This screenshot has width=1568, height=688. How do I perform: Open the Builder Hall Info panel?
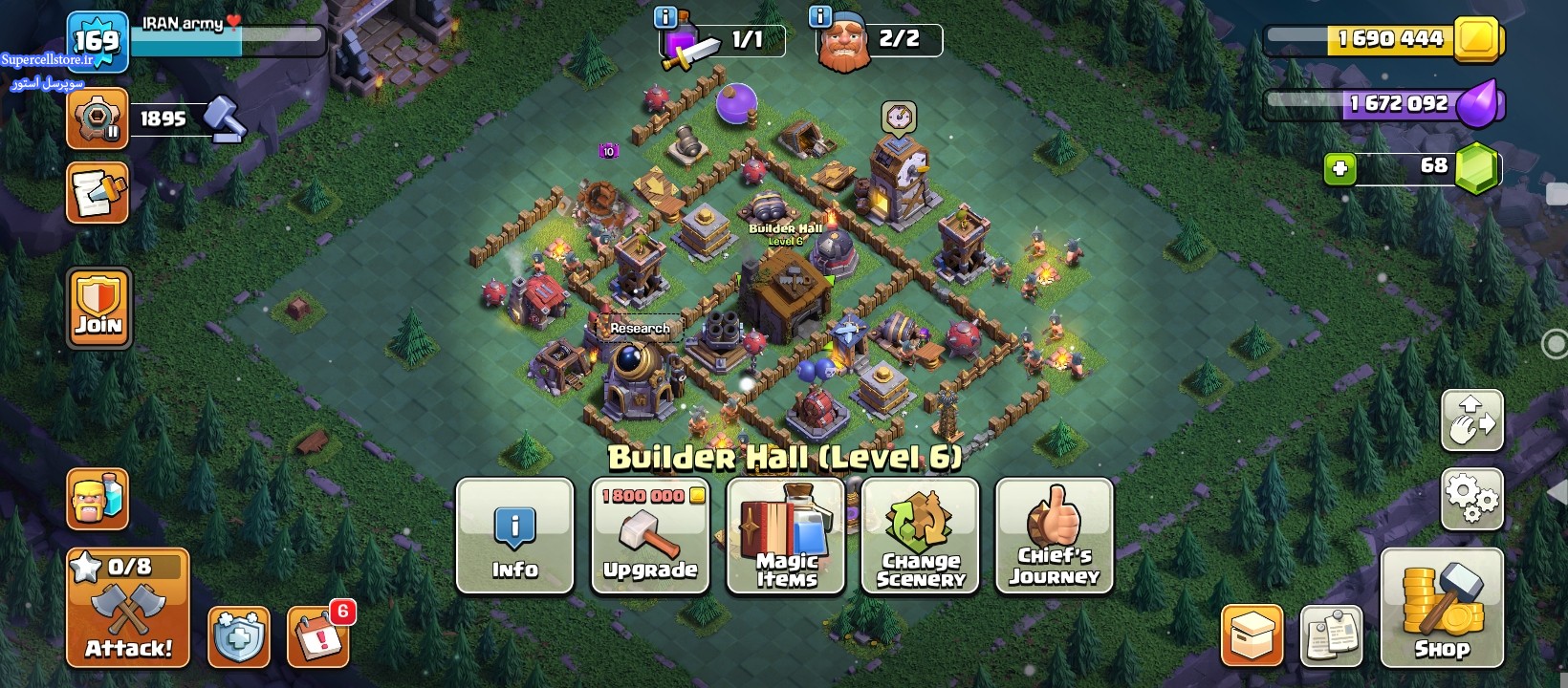[514, 536]
